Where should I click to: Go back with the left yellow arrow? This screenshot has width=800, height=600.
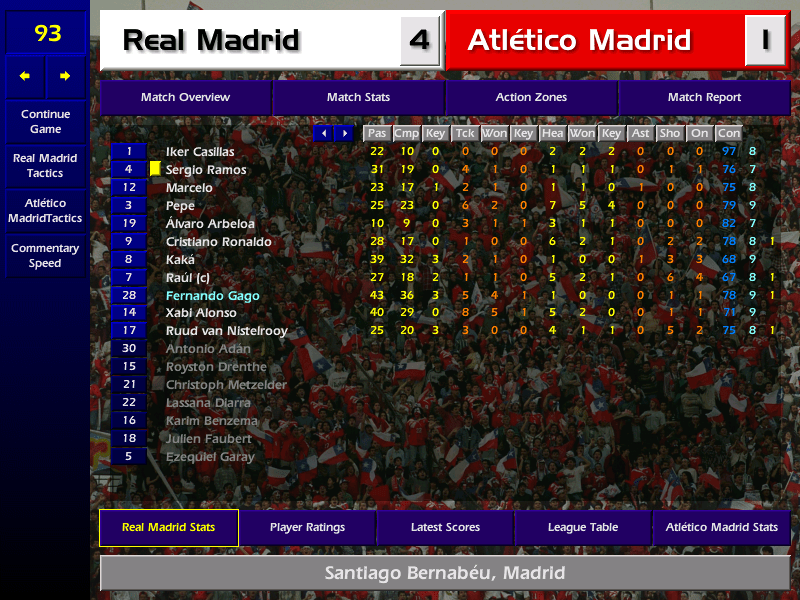click(x=25, y=76)
